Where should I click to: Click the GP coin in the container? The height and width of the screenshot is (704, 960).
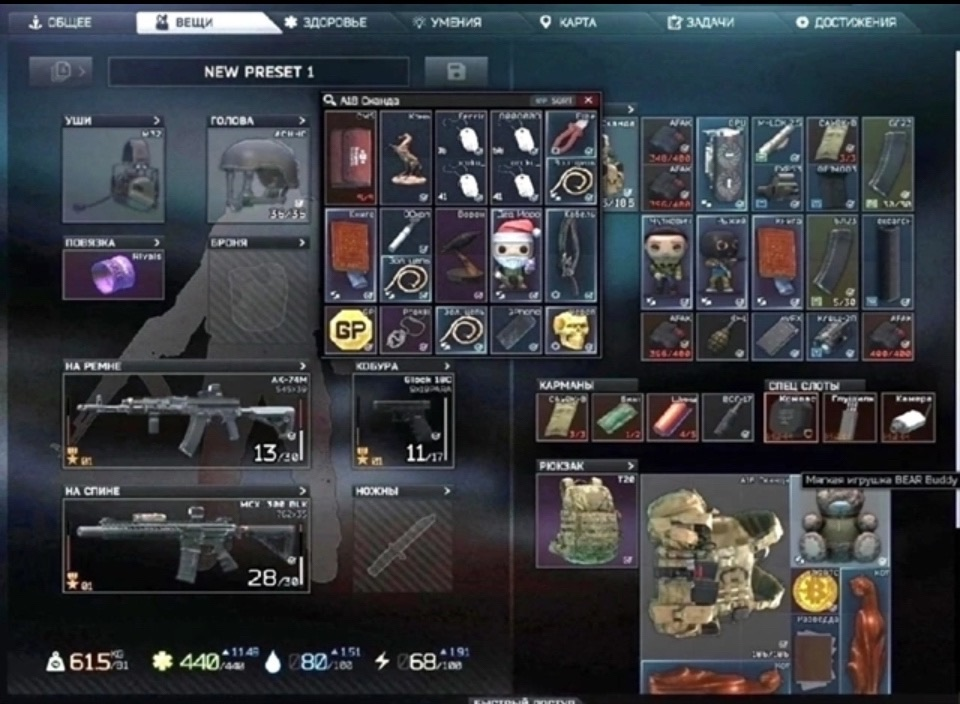tap(350, 330)
